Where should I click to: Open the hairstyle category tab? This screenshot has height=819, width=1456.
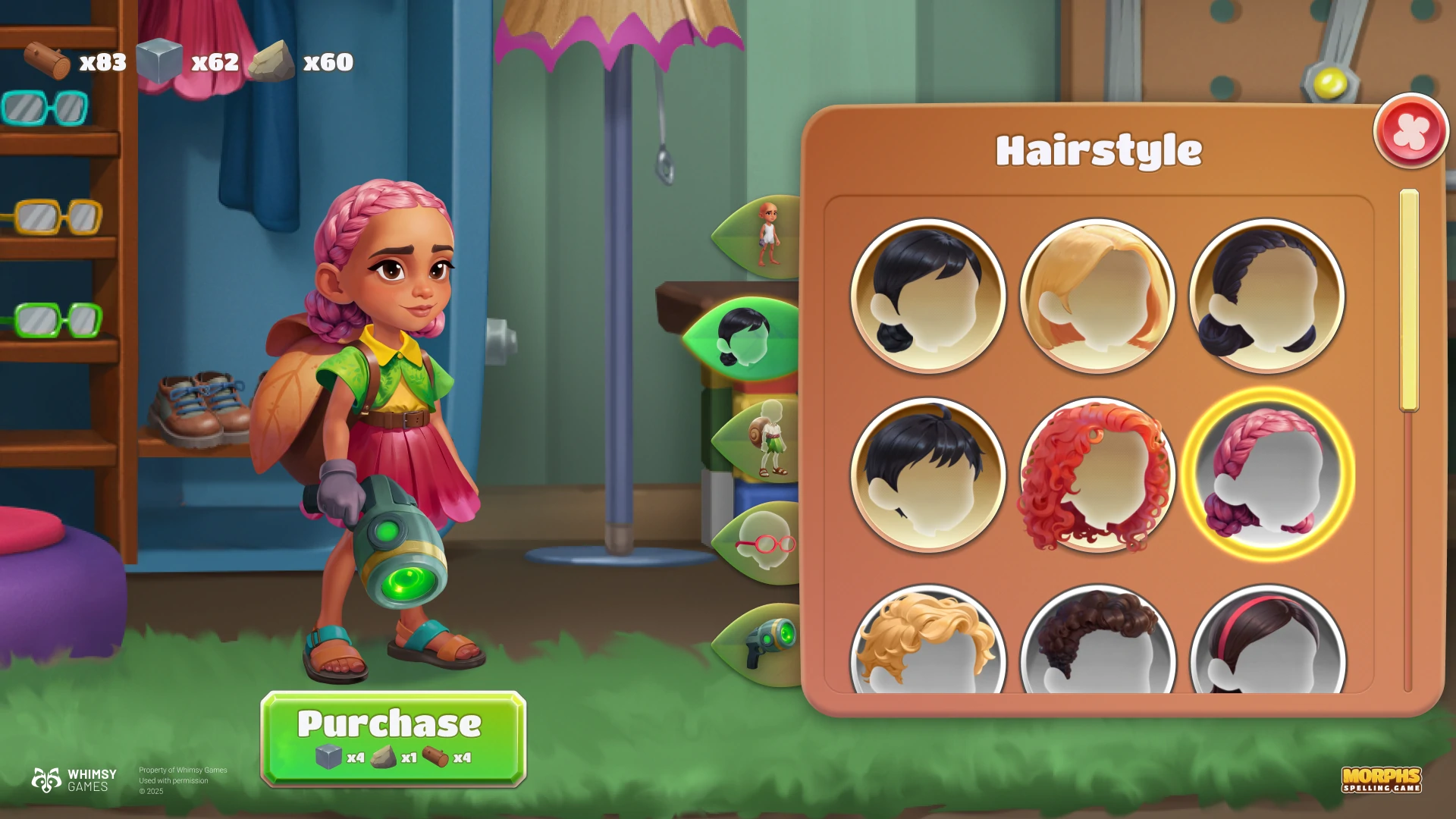click(747, 338)
